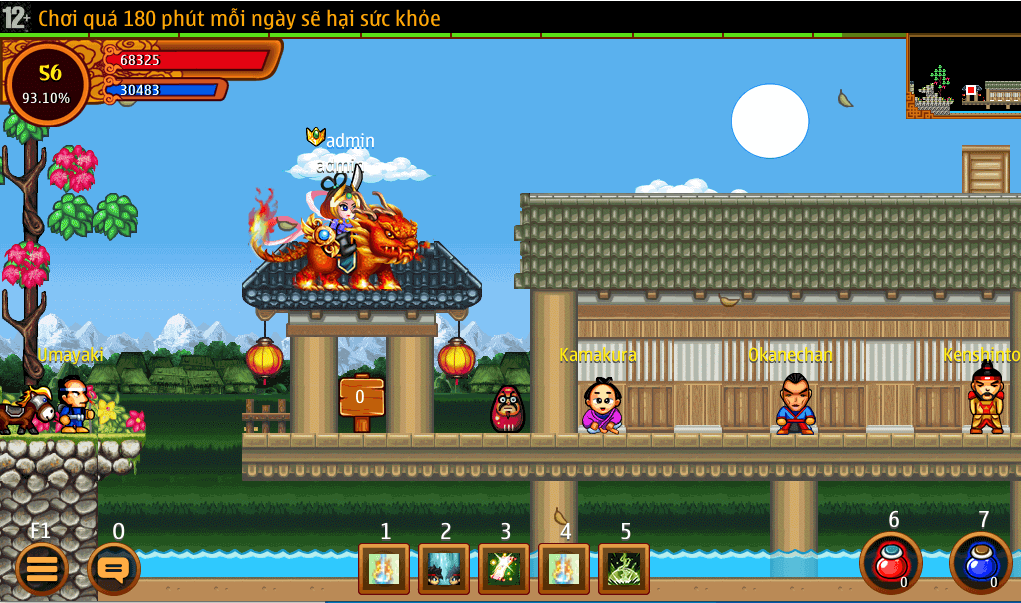The image size is (1021, 603).
Task: Use the ninja face skill in slot 2
Action: click(x=444, y=569)
